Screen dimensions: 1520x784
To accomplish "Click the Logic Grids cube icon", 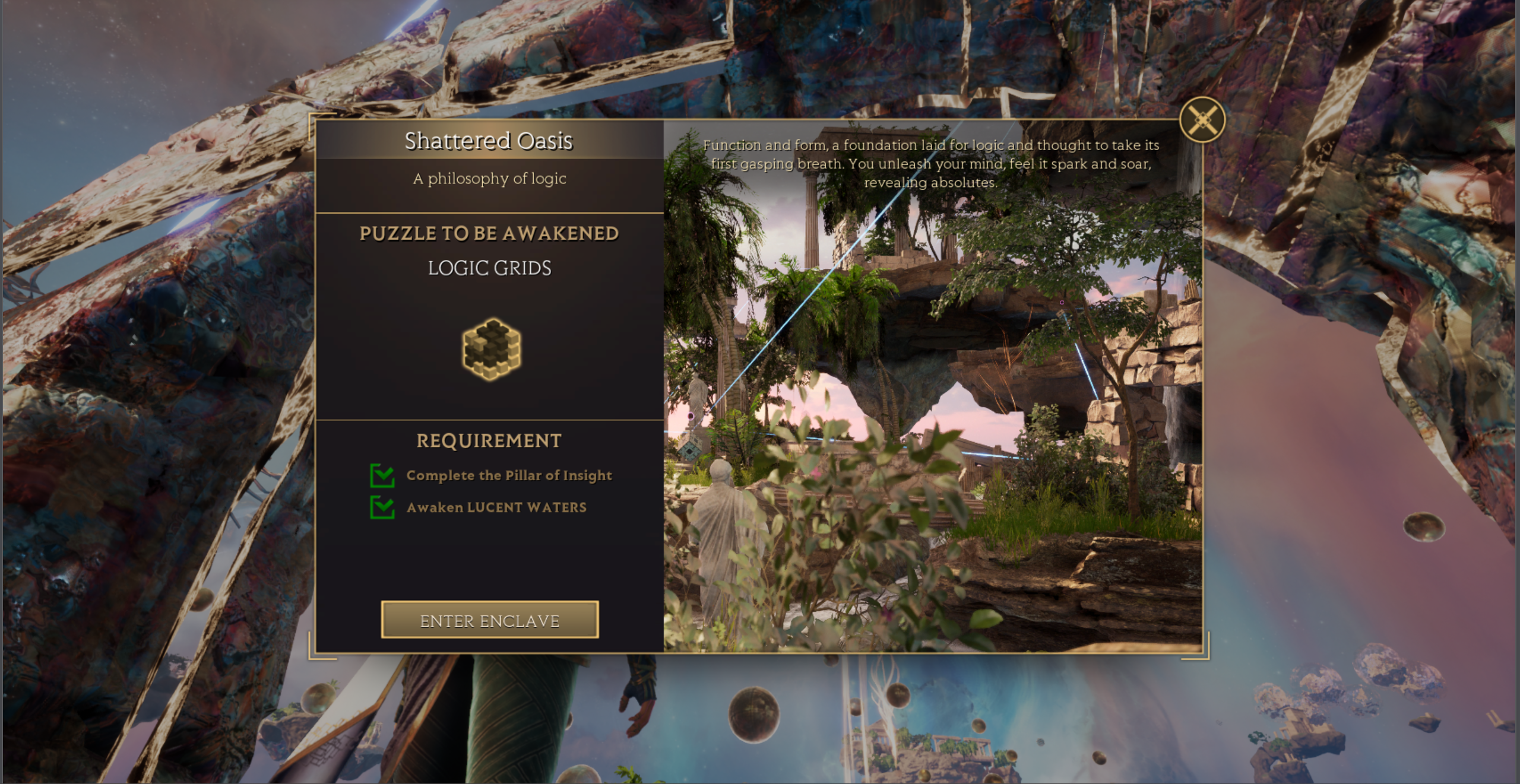I will [491, 348].
